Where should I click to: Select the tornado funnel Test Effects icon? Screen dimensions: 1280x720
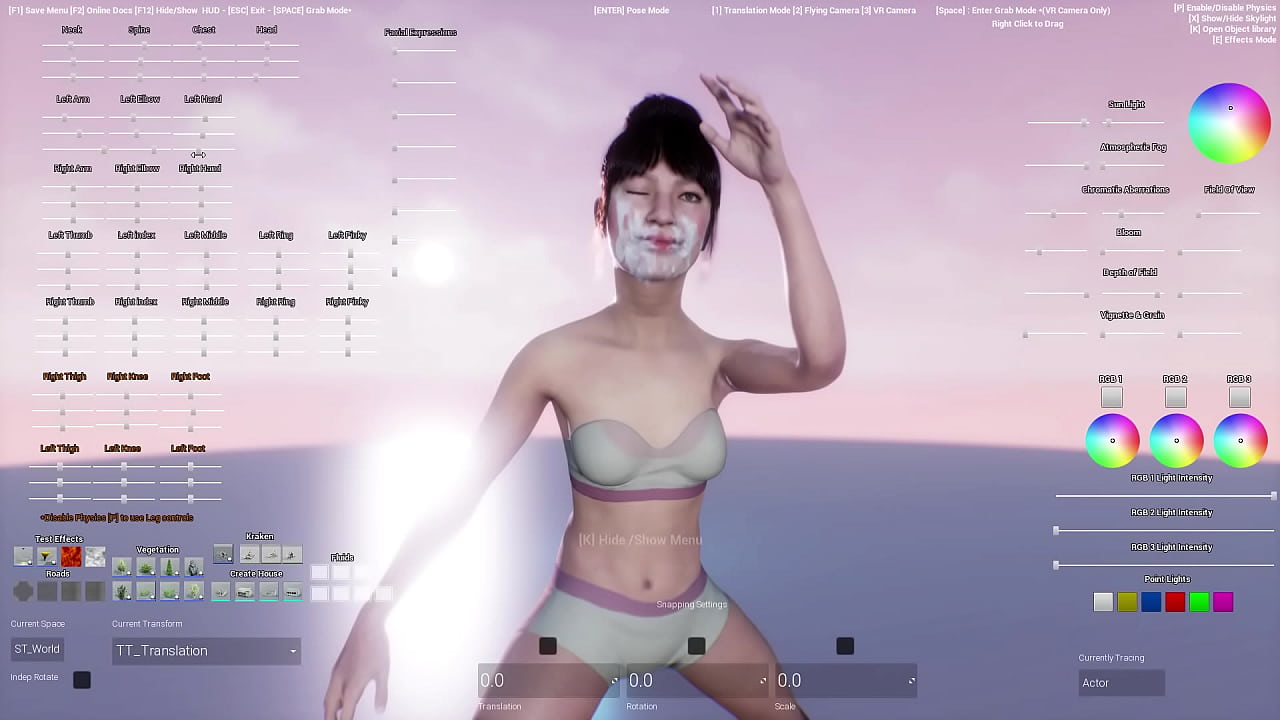point(46,556)
